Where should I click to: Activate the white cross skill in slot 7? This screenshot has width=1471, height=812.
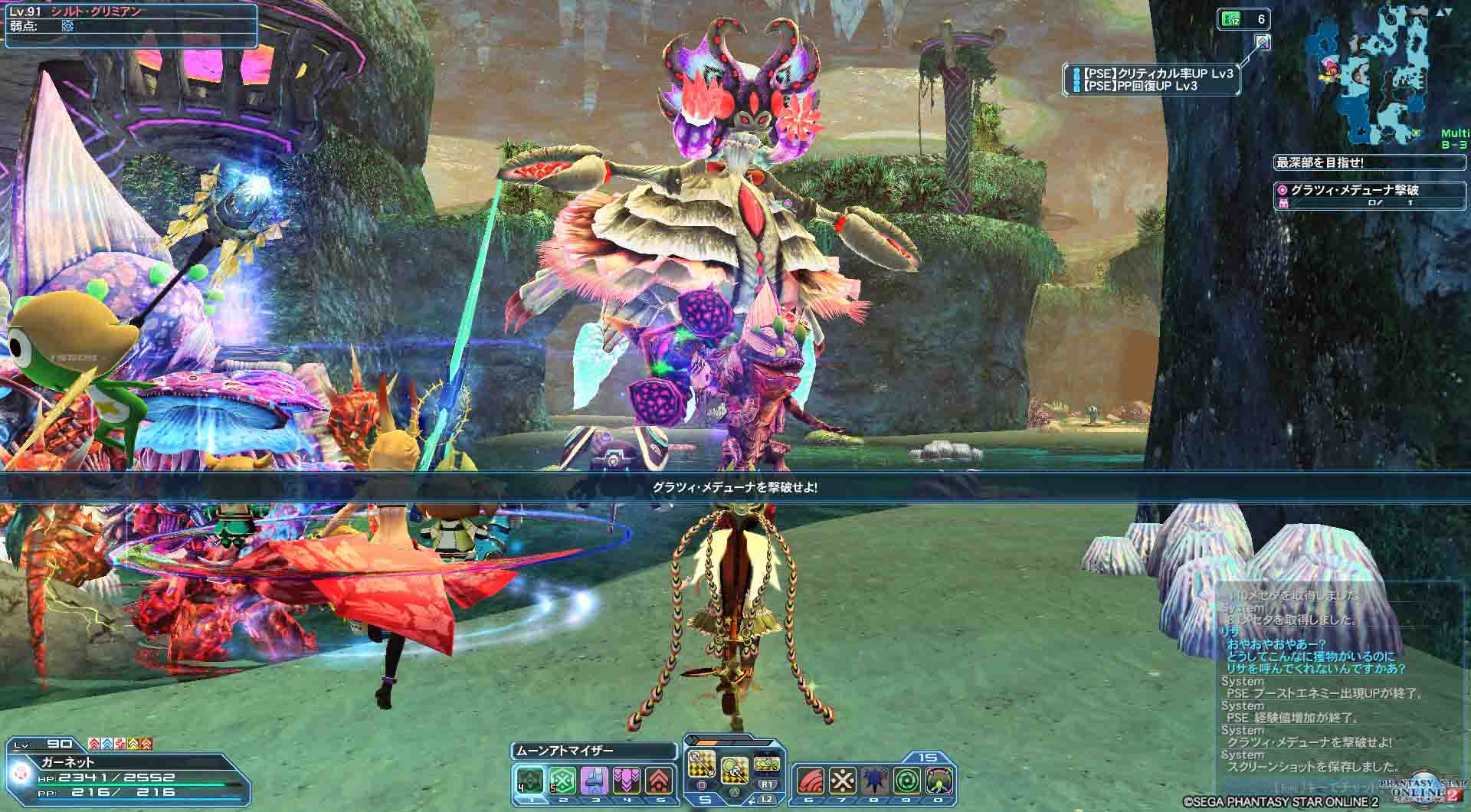coord(843,781)
